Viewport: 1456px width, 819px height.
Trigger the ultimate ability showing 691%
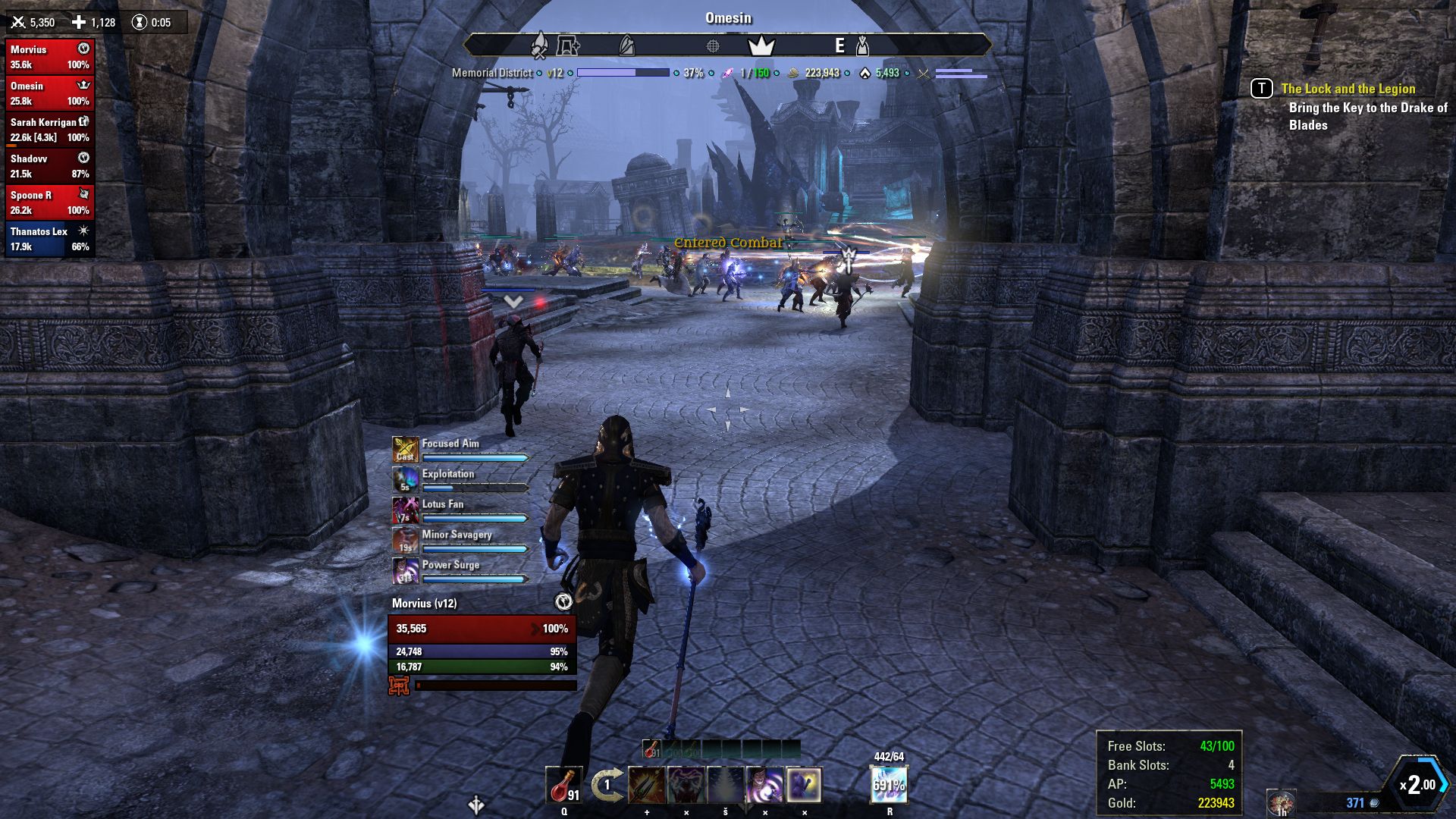889,785
